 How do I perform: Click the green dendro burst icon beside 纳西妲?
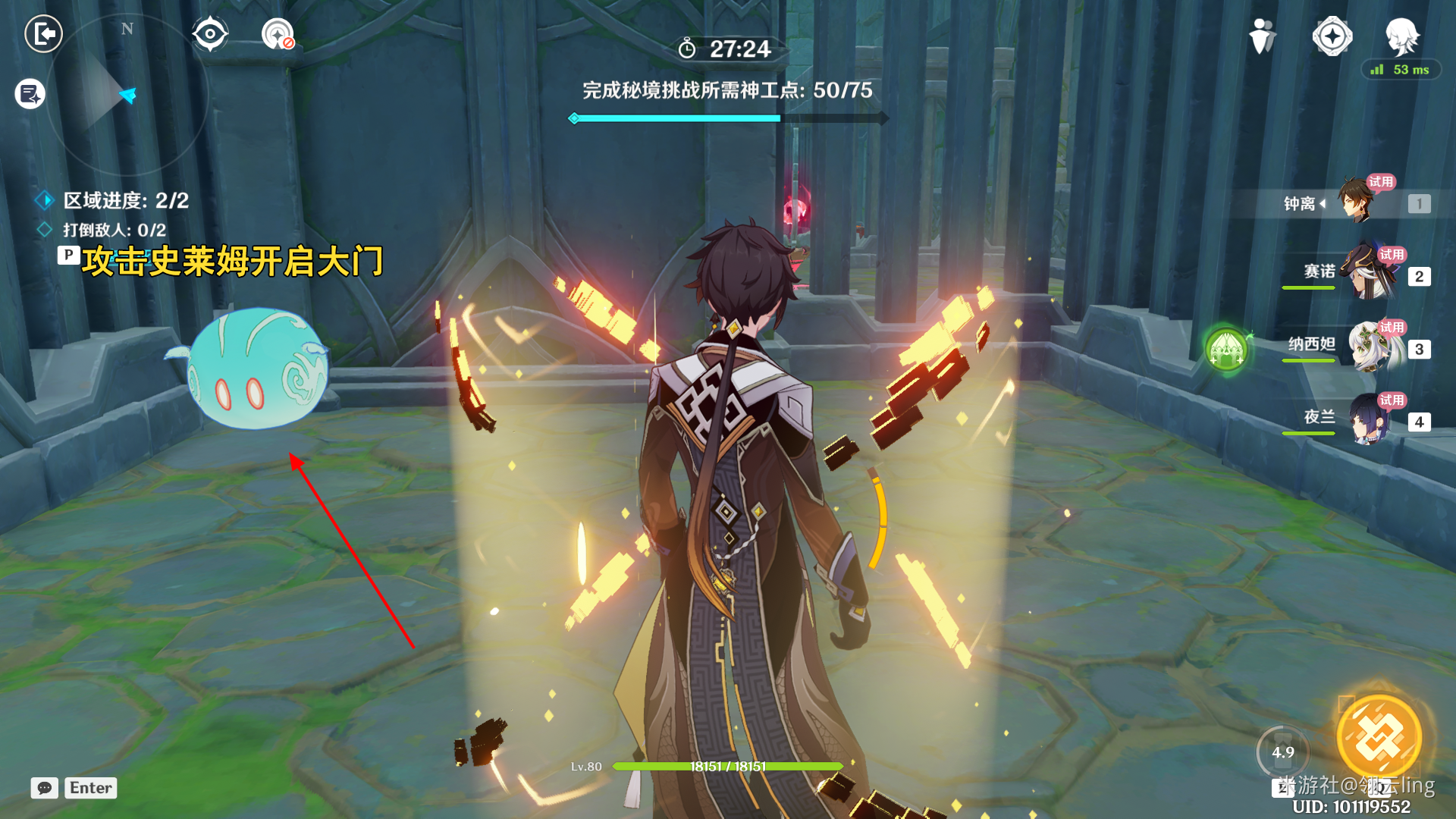(x=1226, y=350)
